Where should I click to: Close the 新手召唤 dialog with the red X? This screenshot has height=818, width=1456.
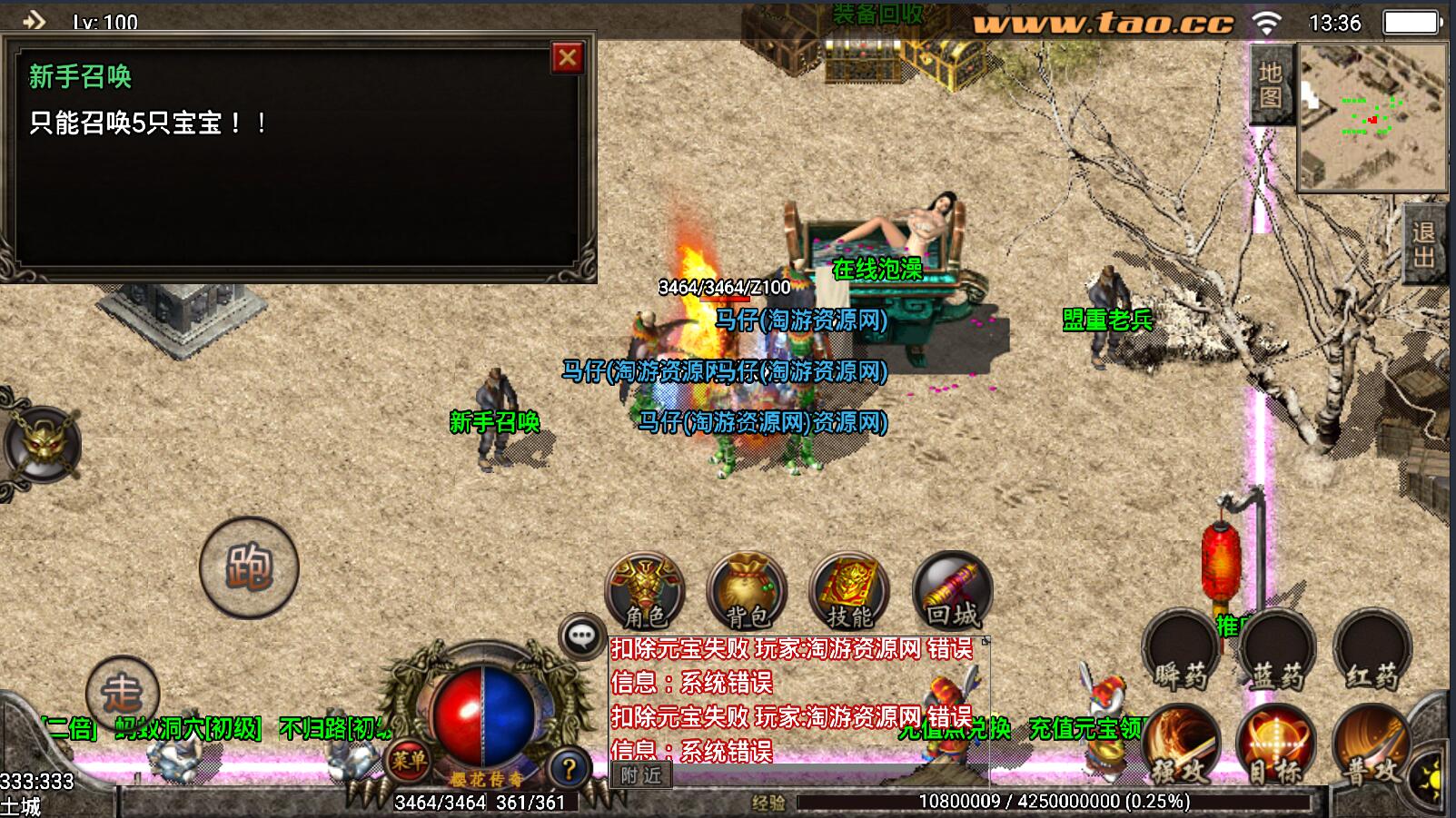[568, 58]
